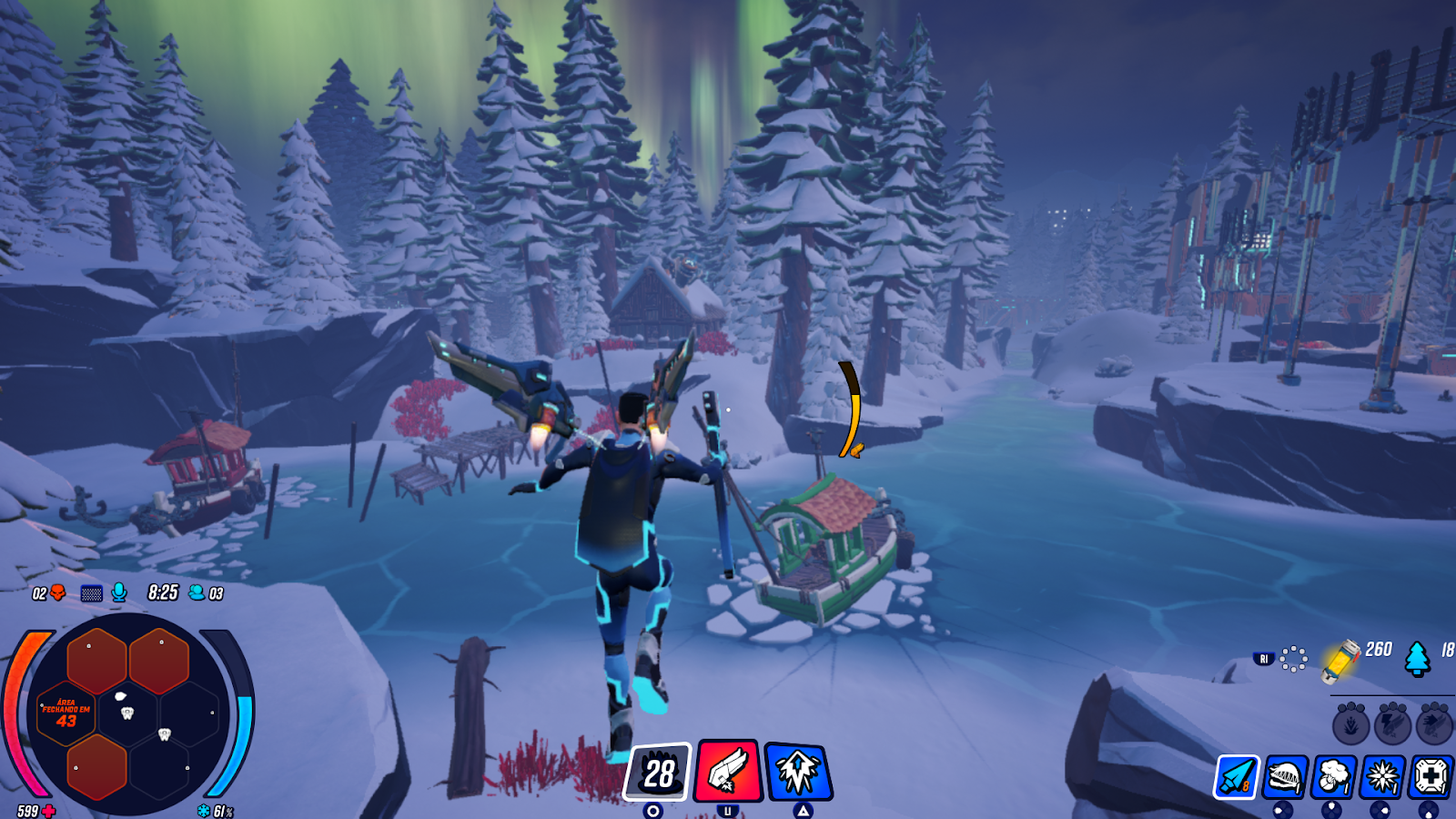Viewport: 1456px width, 819px height.
Task: Click the skull eliminations counter icon
Action: (x=56, y=592)
